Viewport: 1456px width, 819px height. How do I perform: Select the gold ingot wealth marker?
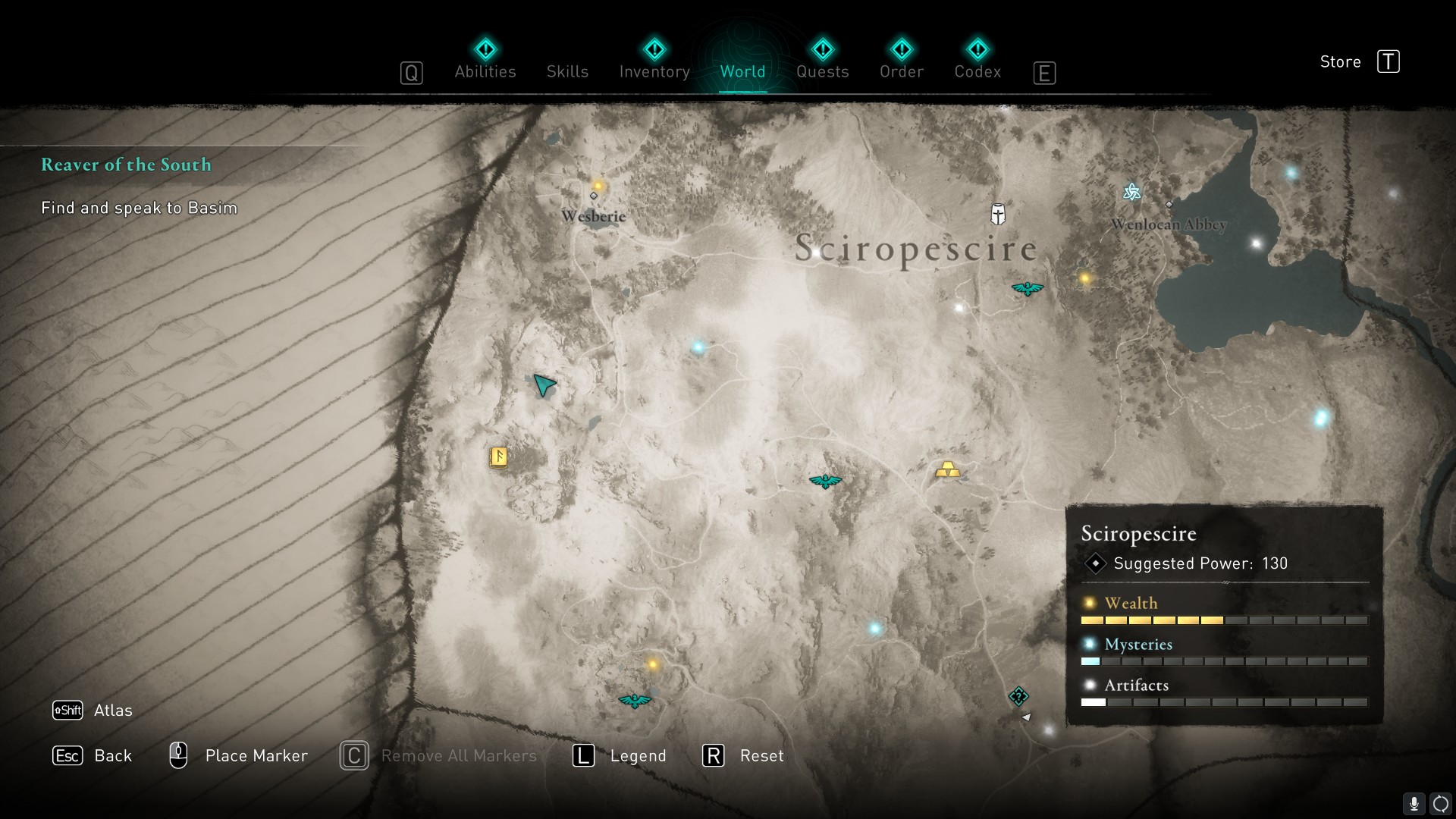[947, 470]
